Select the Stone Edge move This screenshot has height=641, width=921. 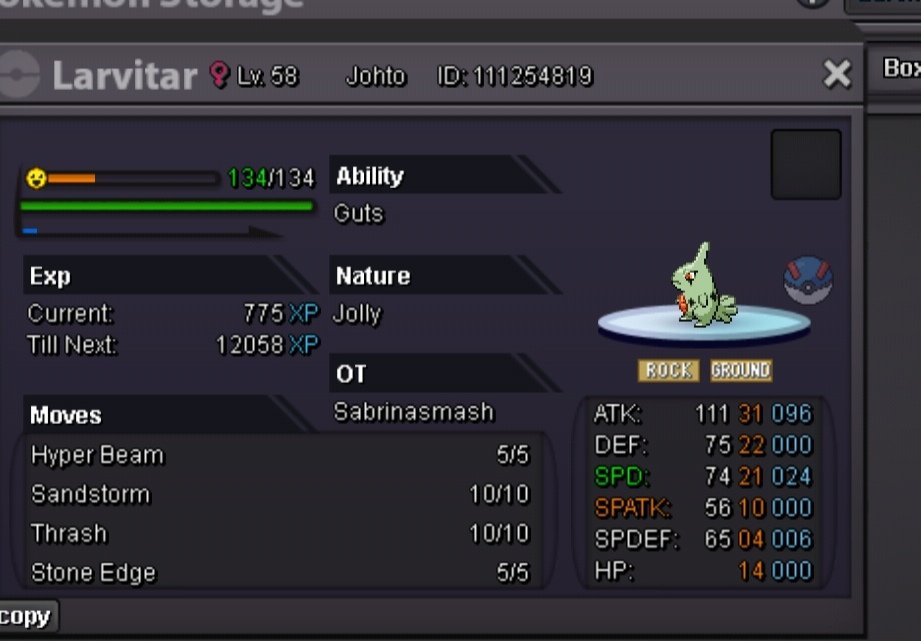tap(281, 573)
